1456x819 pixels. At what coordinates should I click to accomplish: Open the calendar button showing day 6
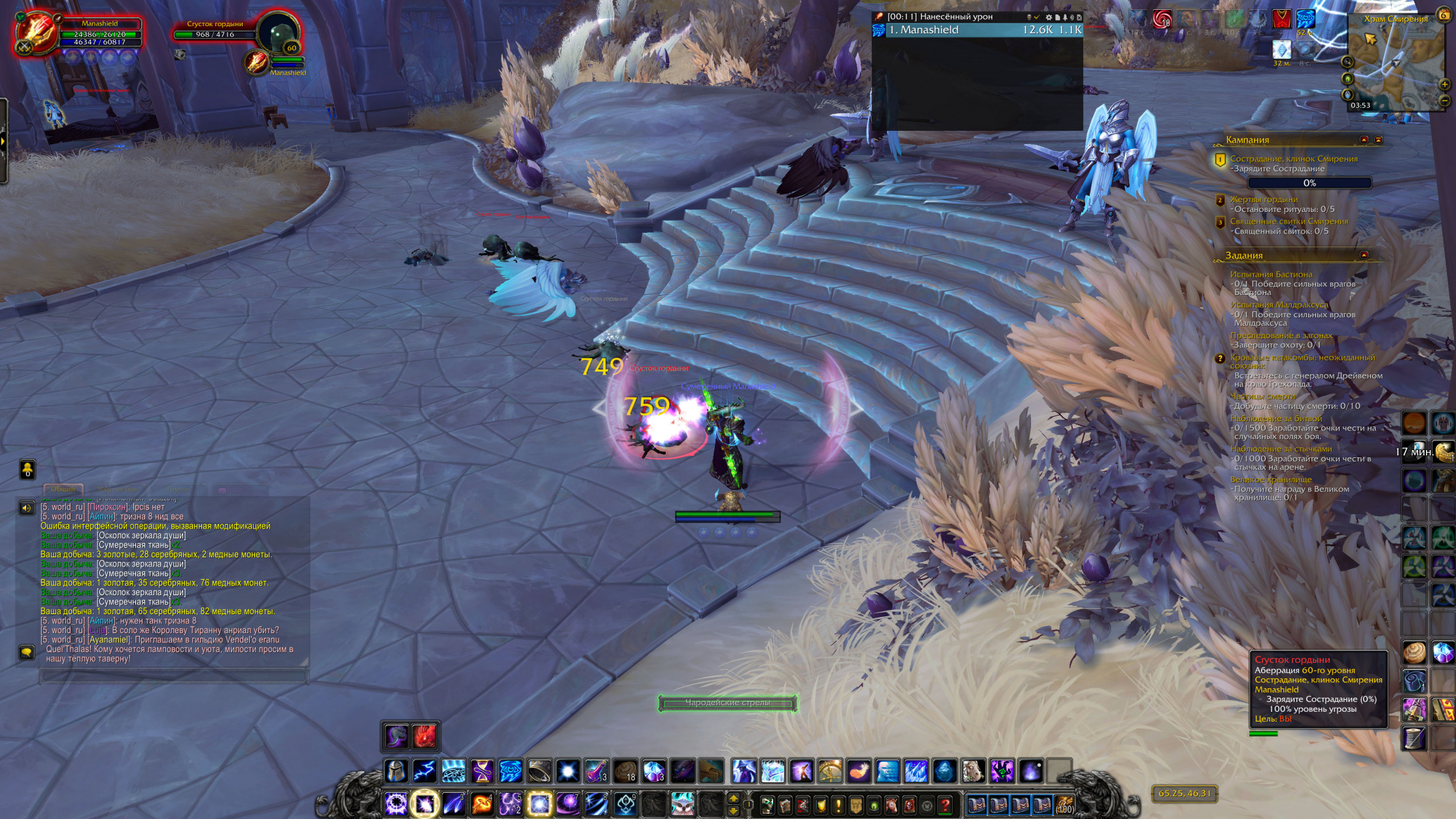[1444, 14]
